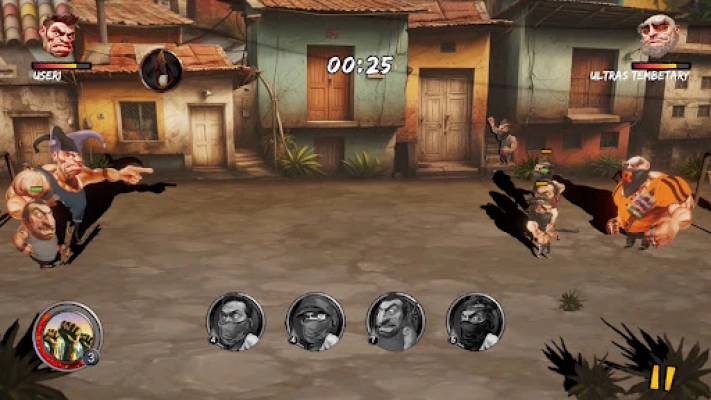
Task: Choose the bare-headed masked fighter with glasses
Action: coord(235,321)
